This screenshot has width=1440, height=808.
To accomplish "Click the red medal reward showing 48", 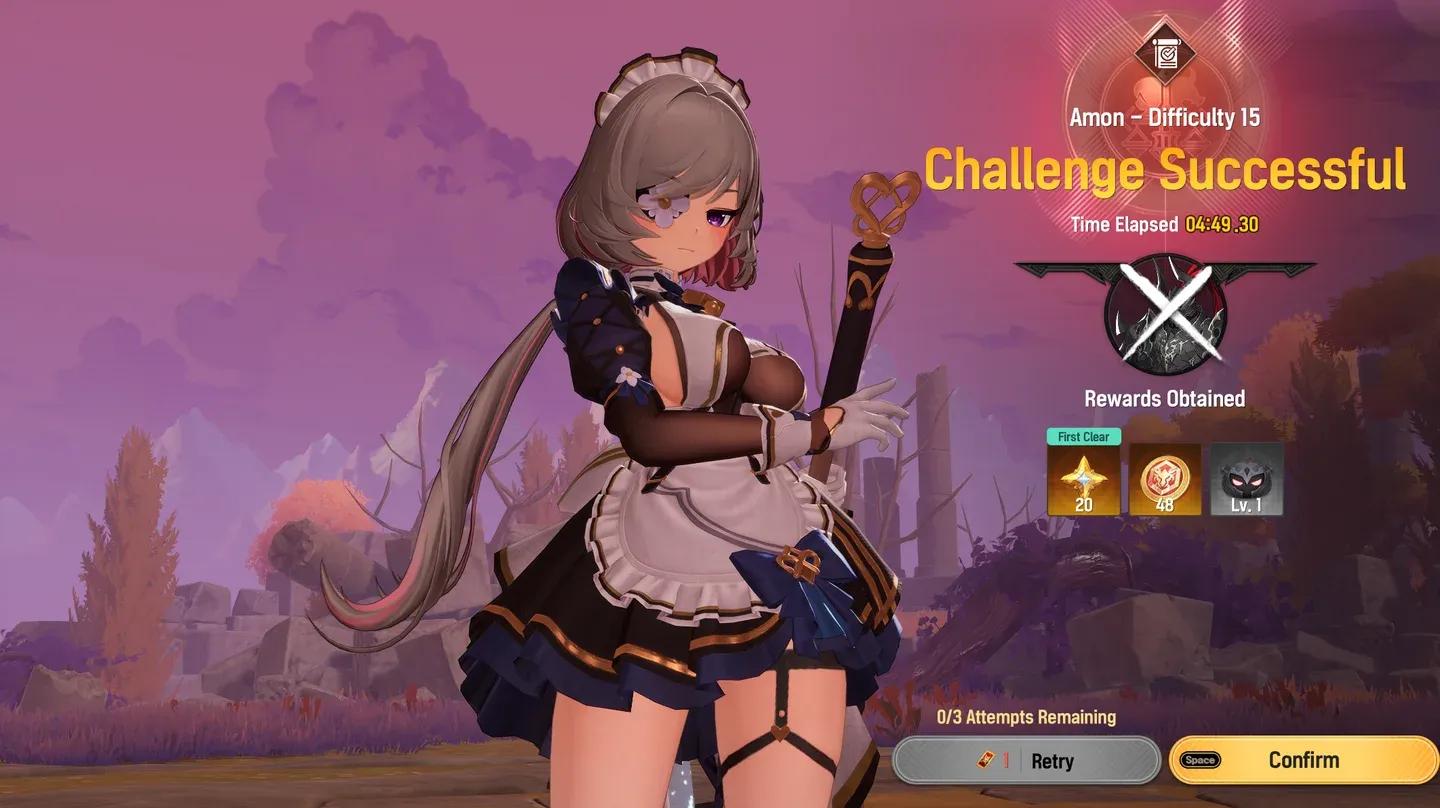I will (1164, 481).
